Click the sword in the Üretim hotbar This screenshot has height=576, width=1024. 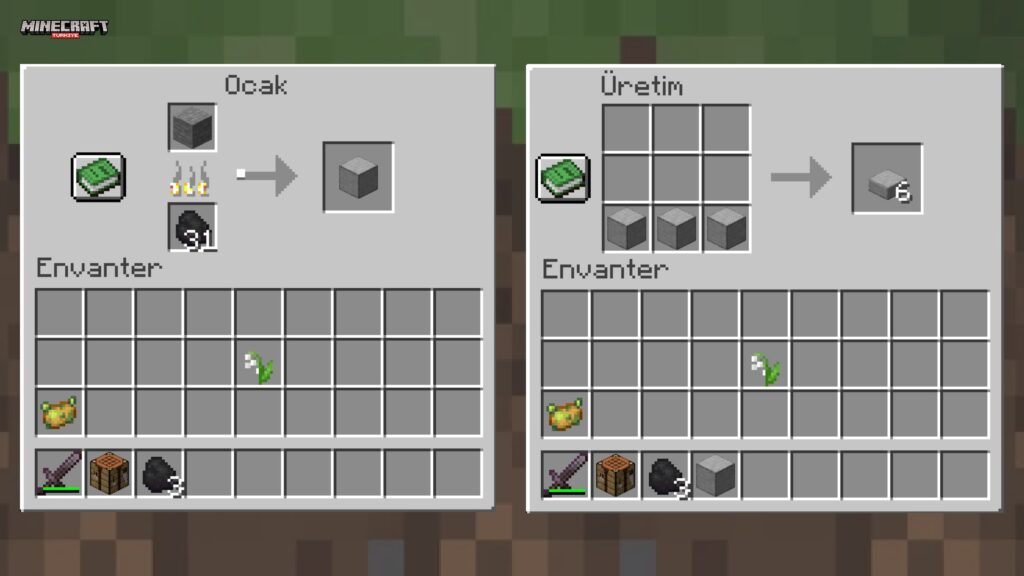[x=566, y=474]
